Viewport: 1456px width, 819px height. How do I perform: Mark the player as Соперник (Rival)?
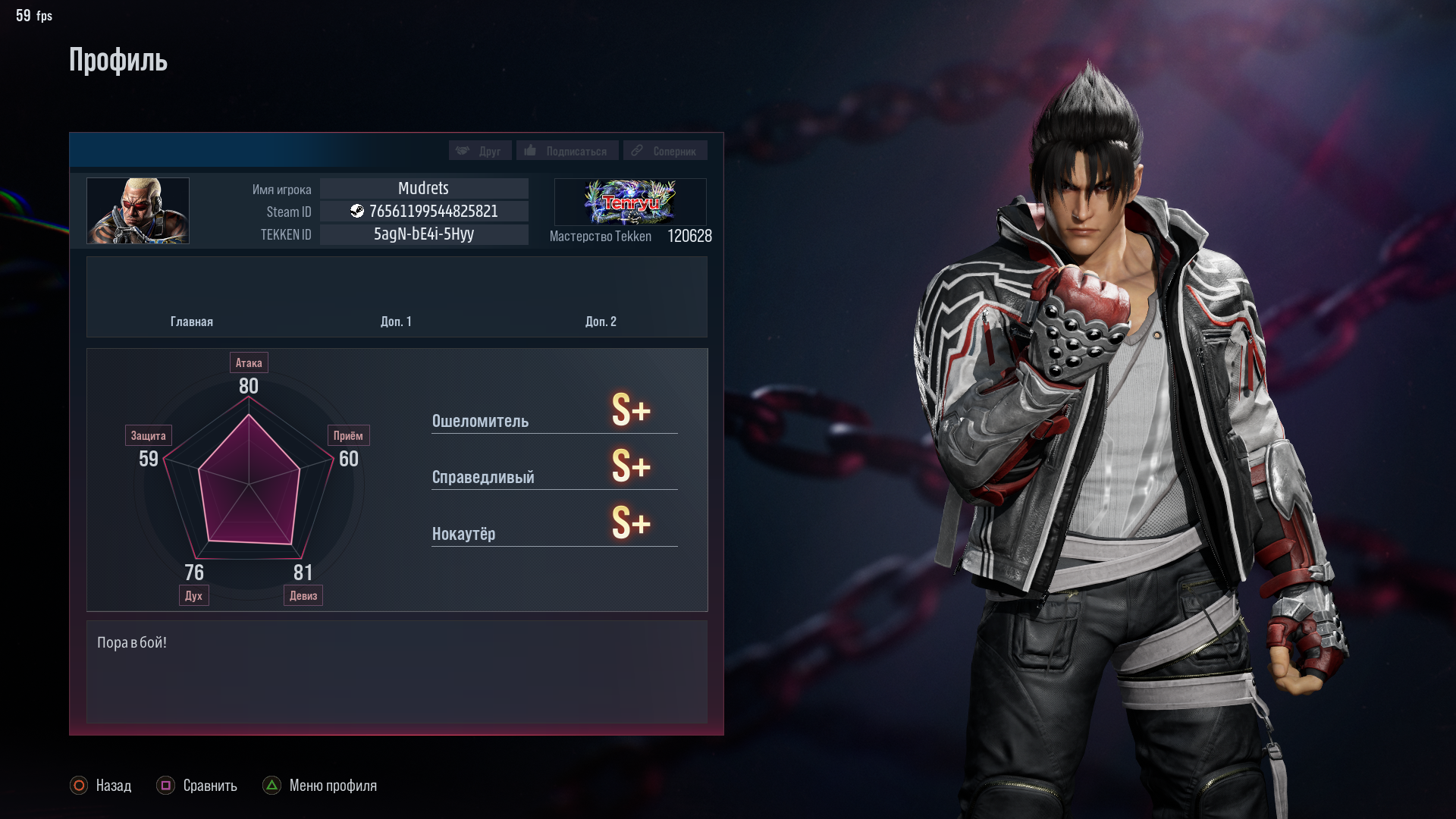[665, 151]
